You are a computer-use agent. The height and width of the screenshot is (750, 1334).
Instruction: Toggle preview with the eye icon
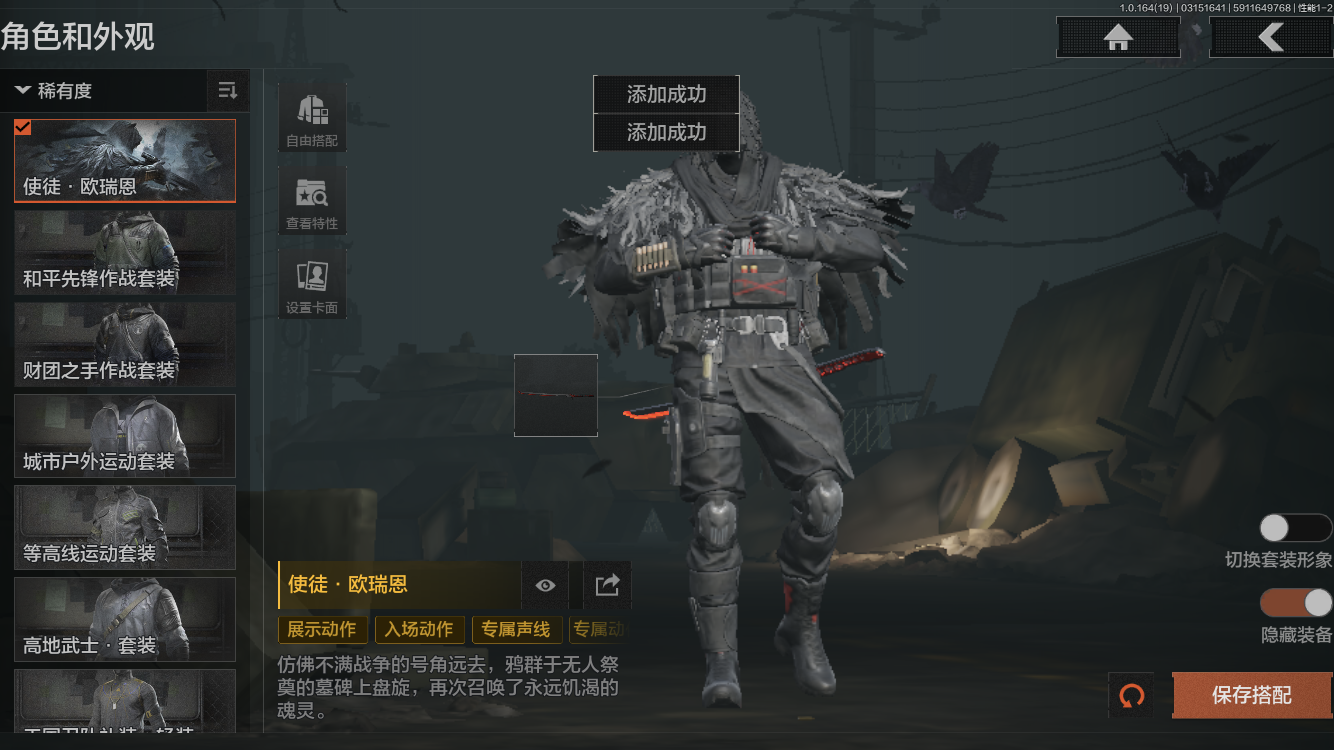coord(545,585)
